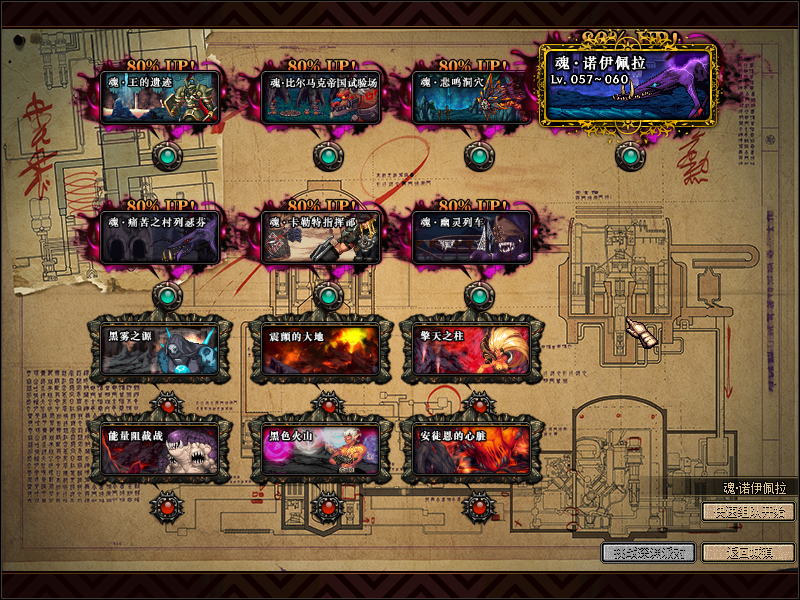Pick the 黑雾之源 dungeon tile
This screenshot has height=600, width=800.
pyautogui.click(x=161, y=348)
